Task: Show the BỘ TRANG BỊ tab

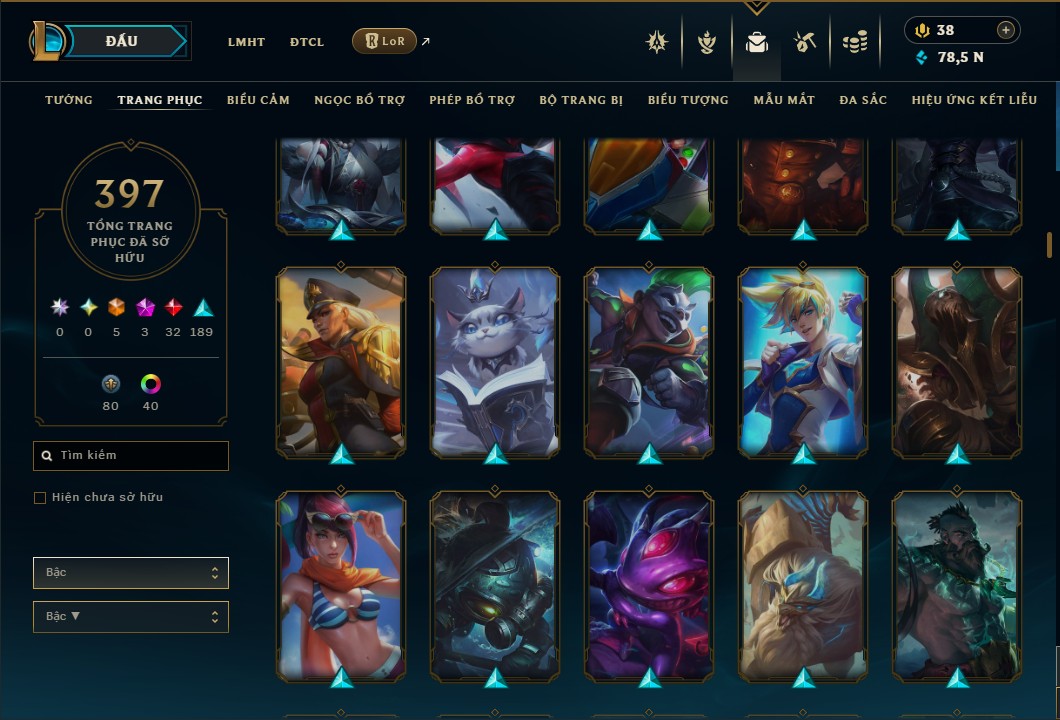Action: pos(581,100)
